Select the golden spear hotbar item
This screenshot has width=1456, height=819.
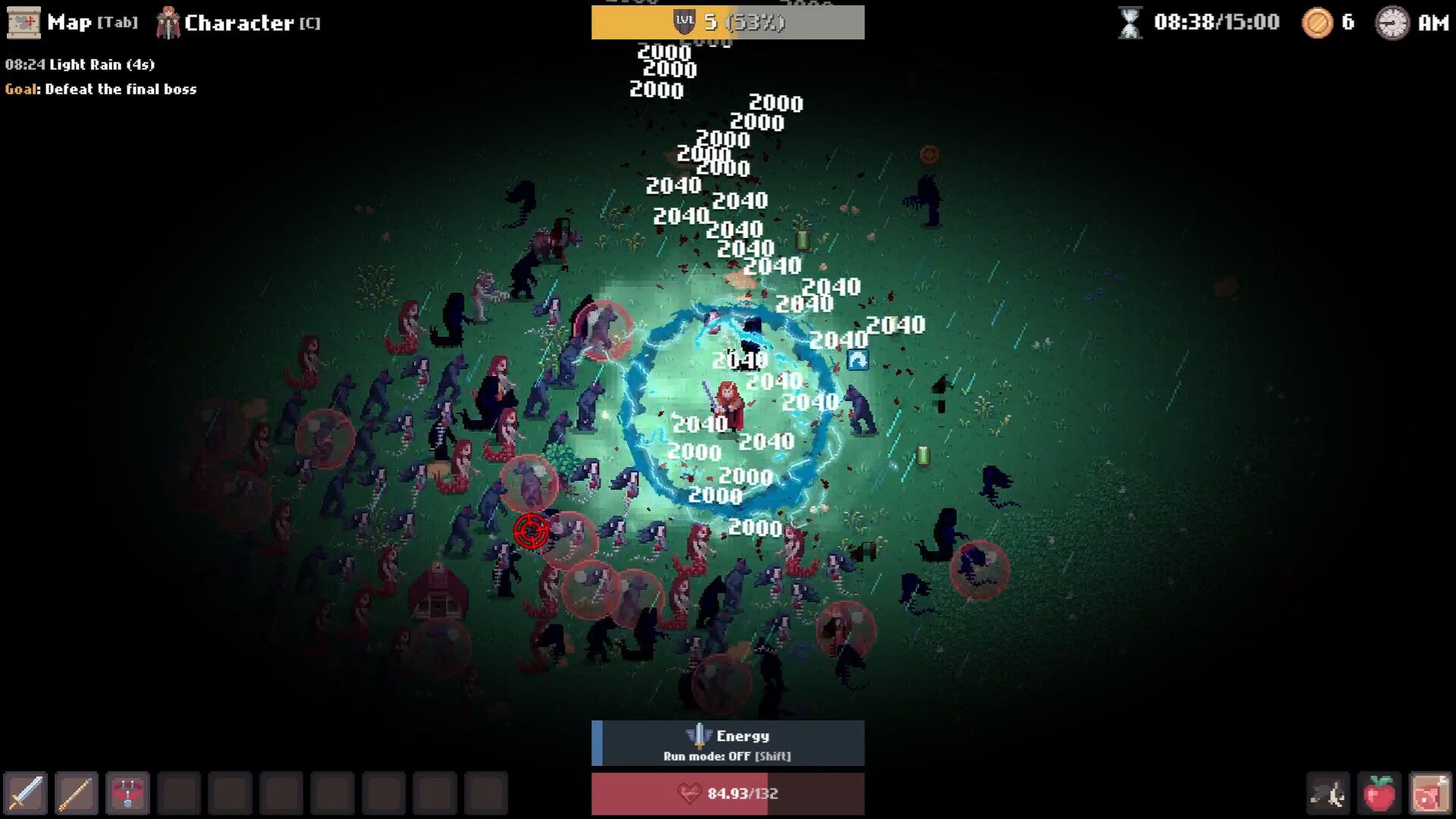pos(76,793)
